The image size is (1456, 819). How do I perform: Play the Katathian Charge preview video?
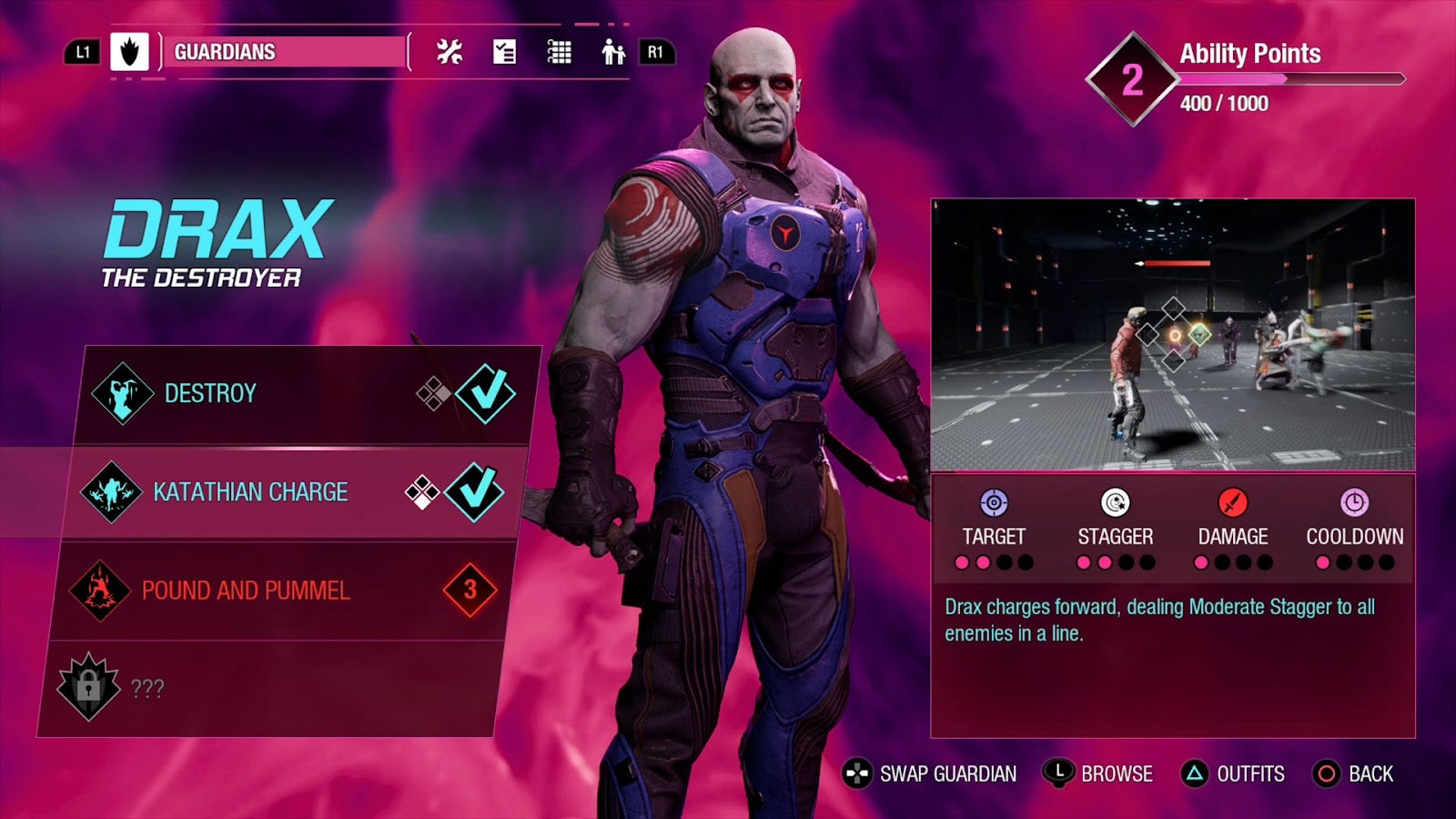[1172, 334]
